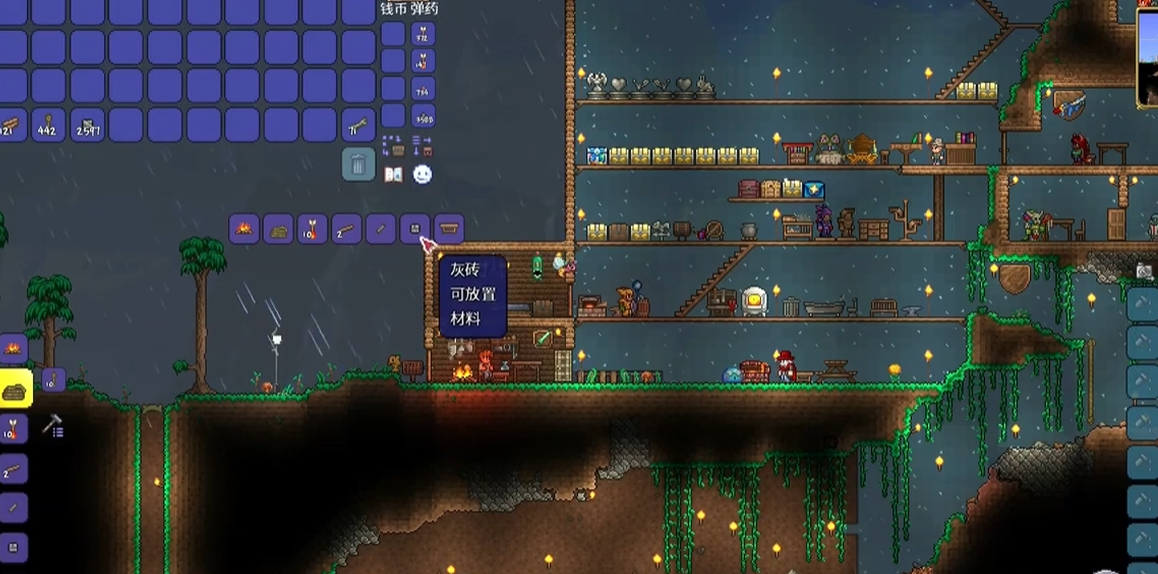Click the trash can slot

click(358, 163)
